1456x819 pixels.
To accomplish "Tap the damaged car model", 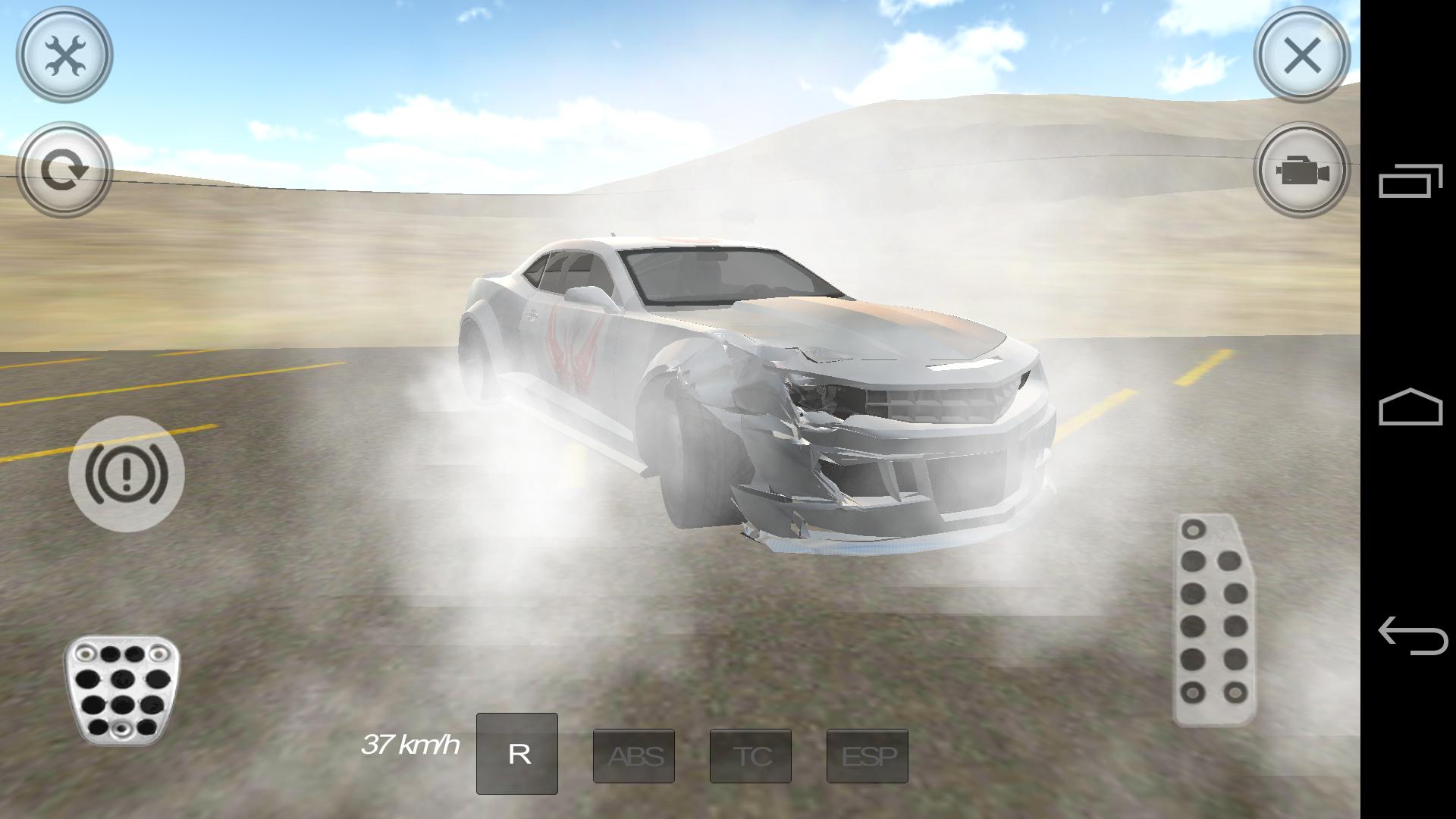I will (x=758, y=379).
